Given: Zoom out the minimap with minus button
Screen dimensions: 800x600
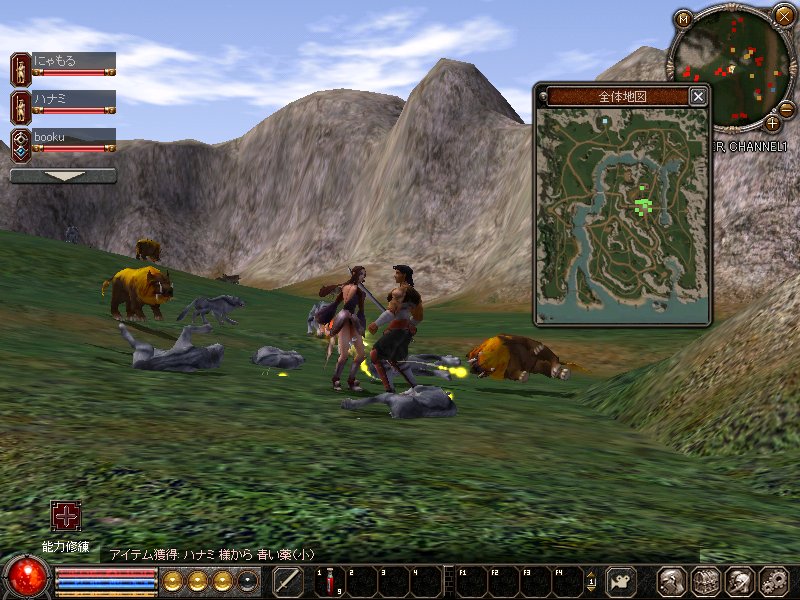Looking at the screenshot, I should pyautogui.click(x=786, y=109).
